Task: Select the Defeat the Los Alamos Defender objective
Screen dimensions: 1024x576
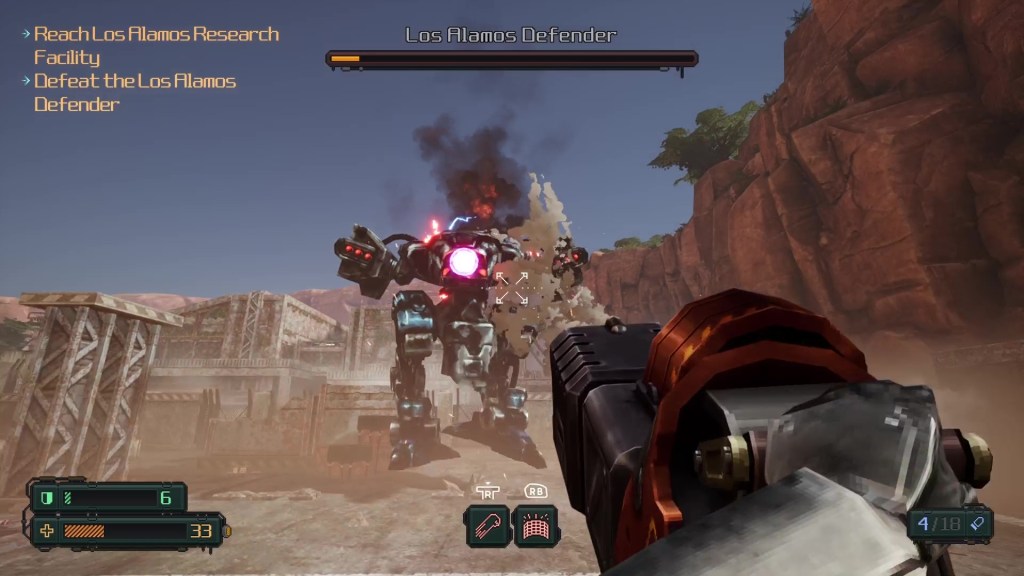Action: click(x=134, y=92)
